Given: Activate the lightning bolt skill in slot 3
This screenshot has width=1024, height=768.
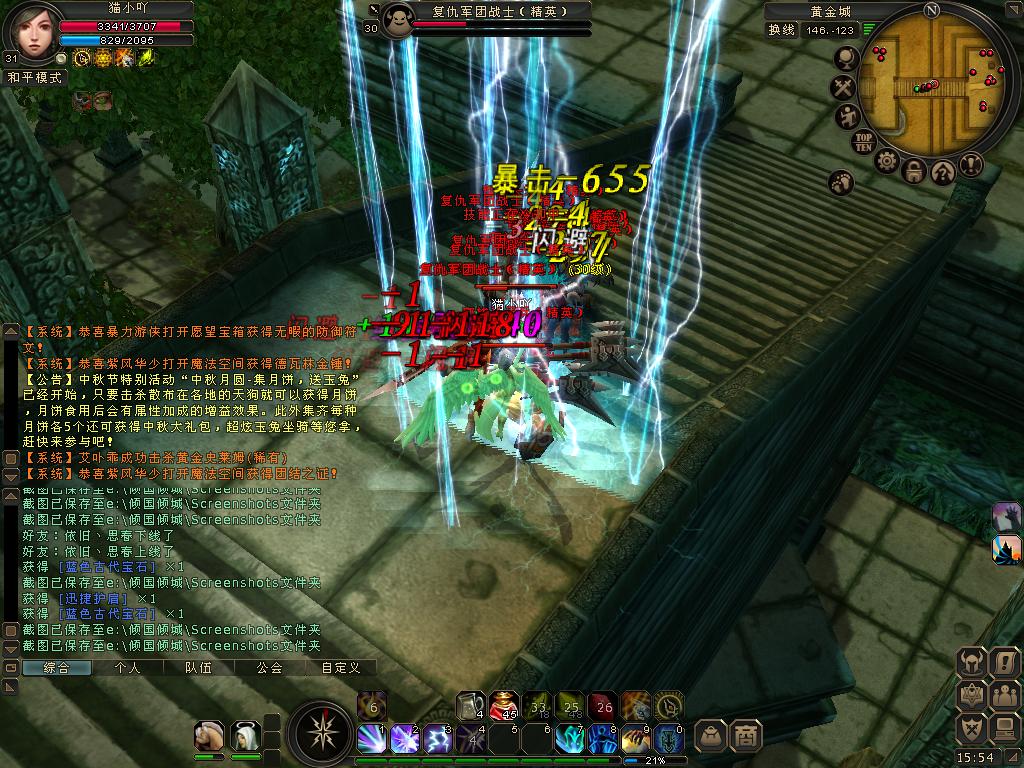Looking at the screenshot, I should coord(436,739).
